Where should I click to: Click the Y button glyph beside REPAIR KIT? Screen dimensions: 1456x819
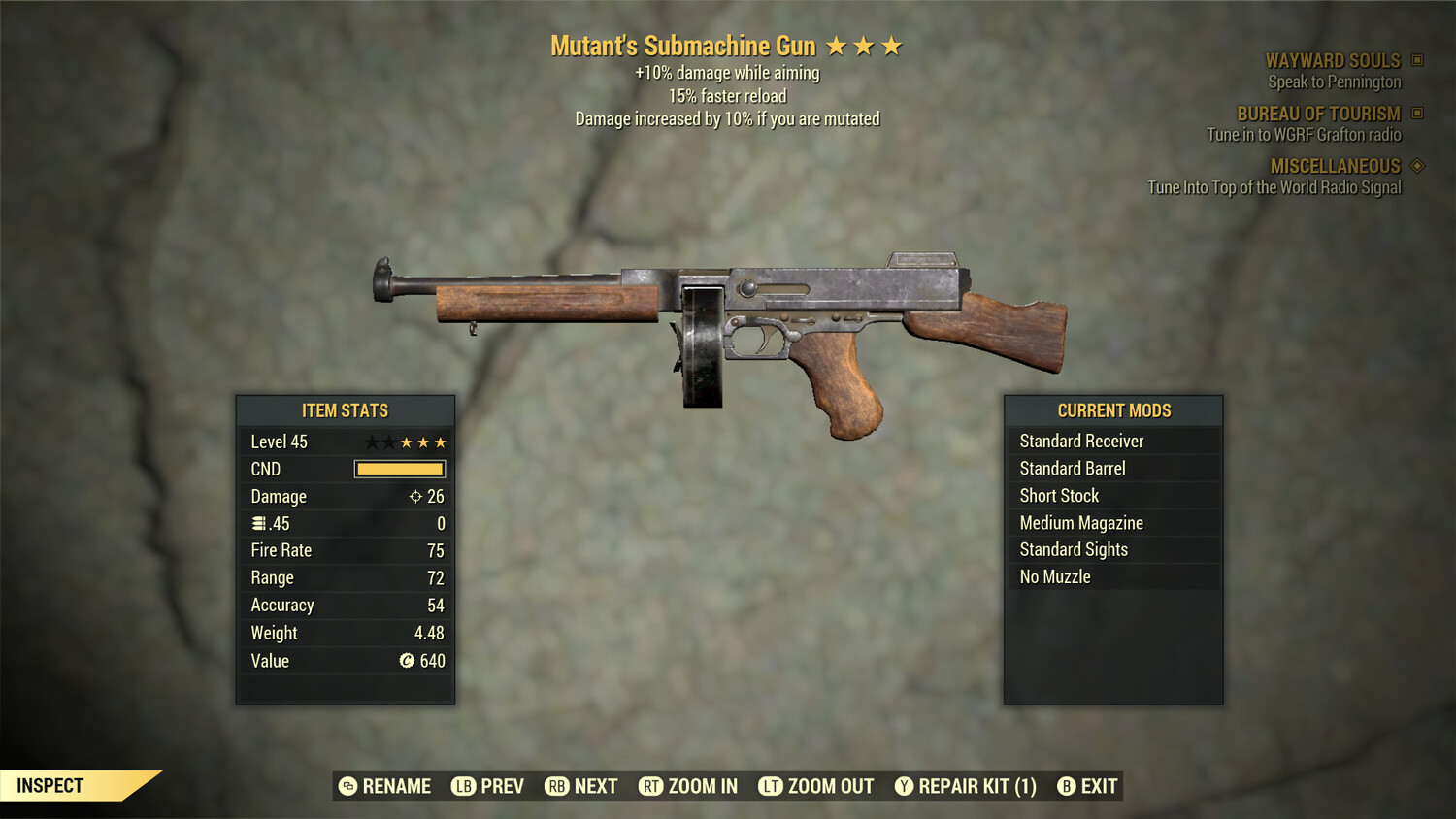click(x=903, y=786)
